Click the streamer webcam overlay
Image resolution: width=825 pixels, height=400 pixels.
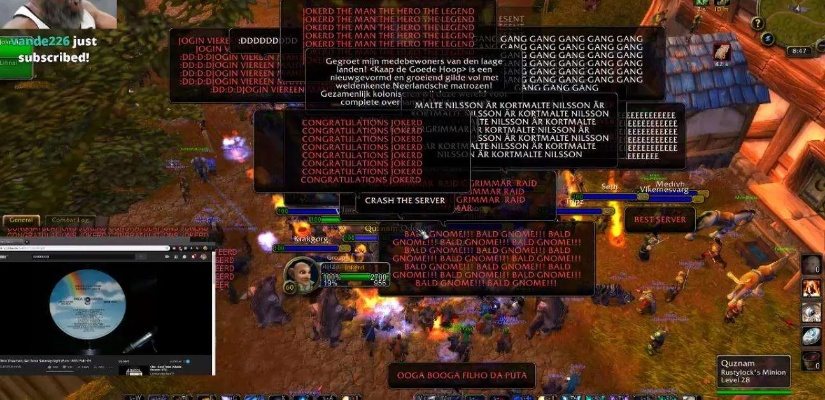60,15
